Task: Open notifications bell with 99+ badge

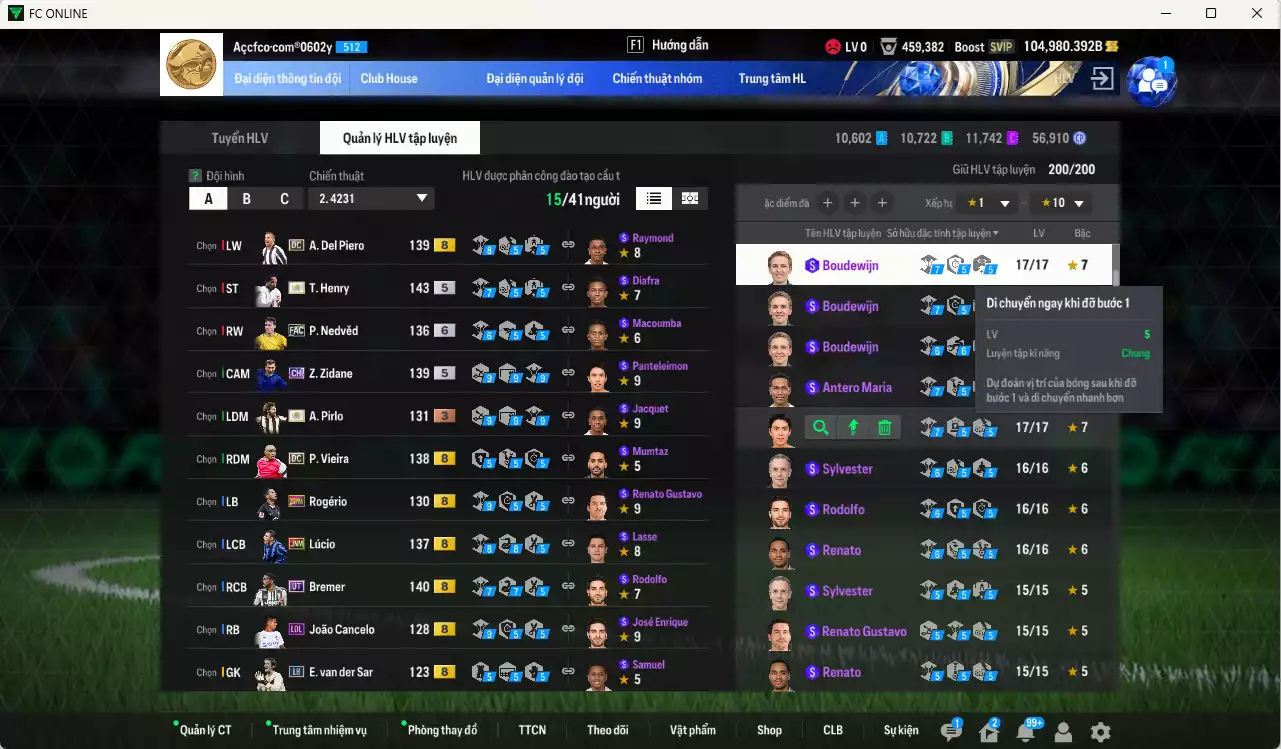Action: pos(1026,731)
